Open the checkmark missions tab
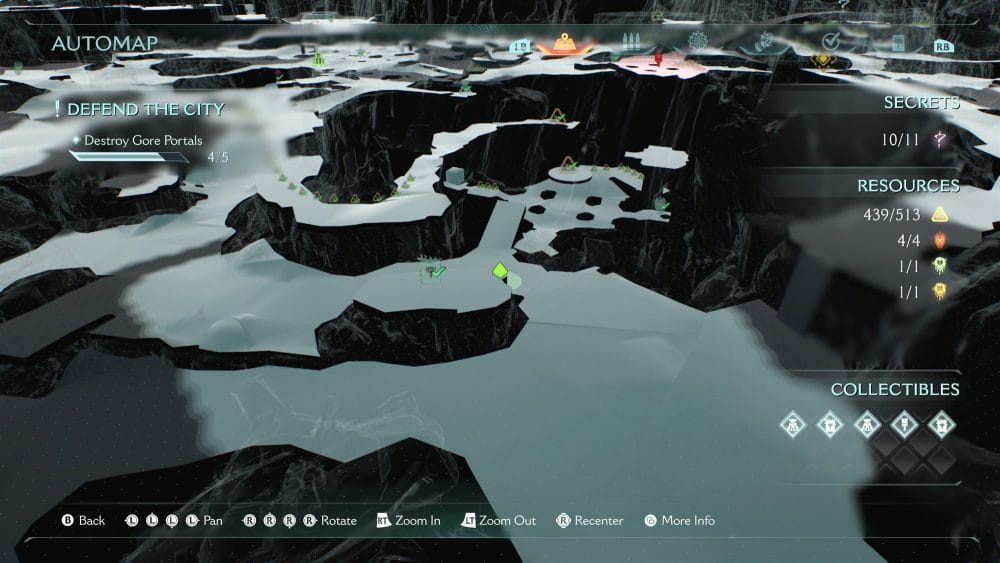The width and height of the screenshot is (1000, 563). [830, 42]
